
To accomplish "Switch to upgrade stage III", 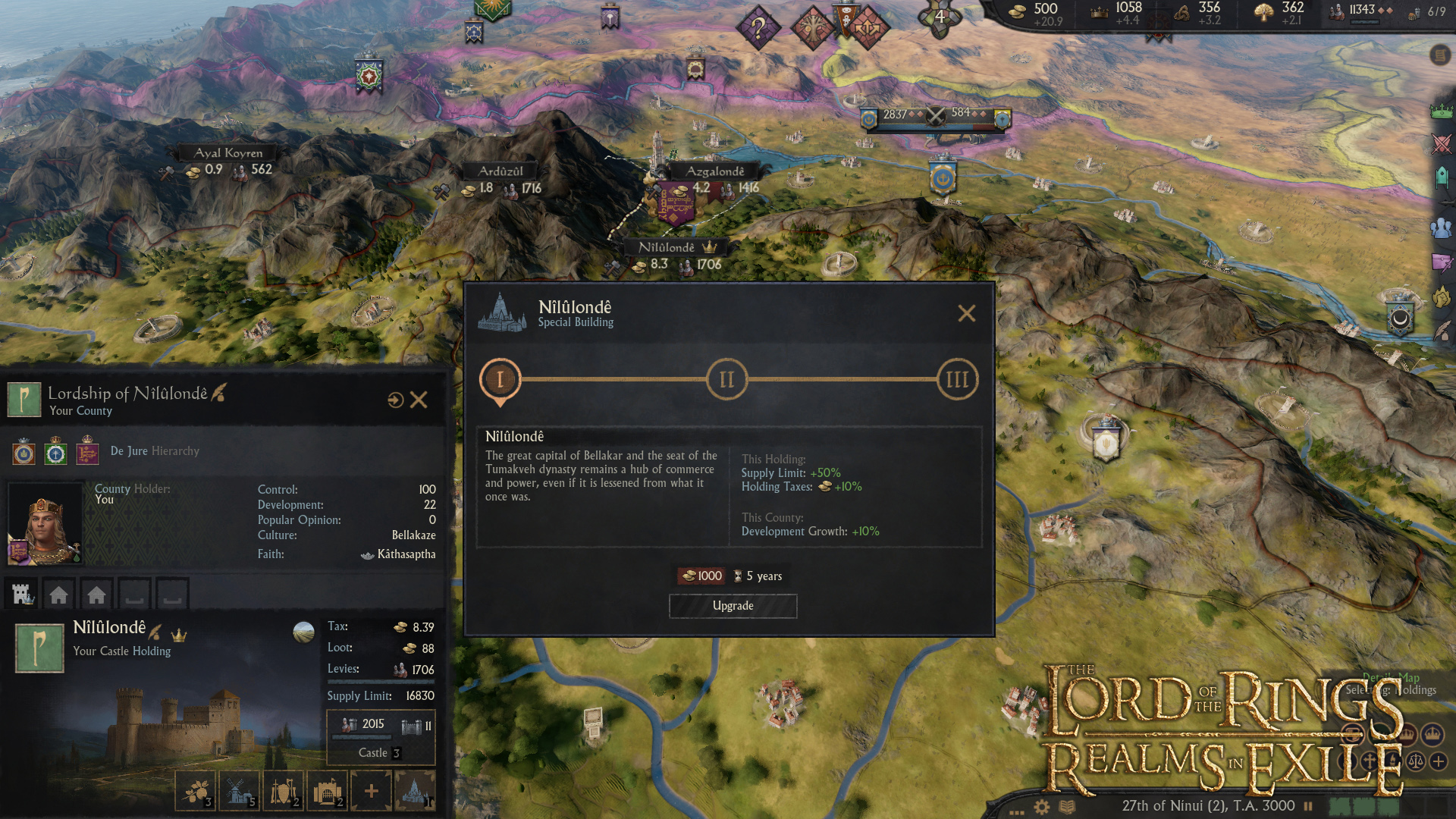I will (956, 378).
